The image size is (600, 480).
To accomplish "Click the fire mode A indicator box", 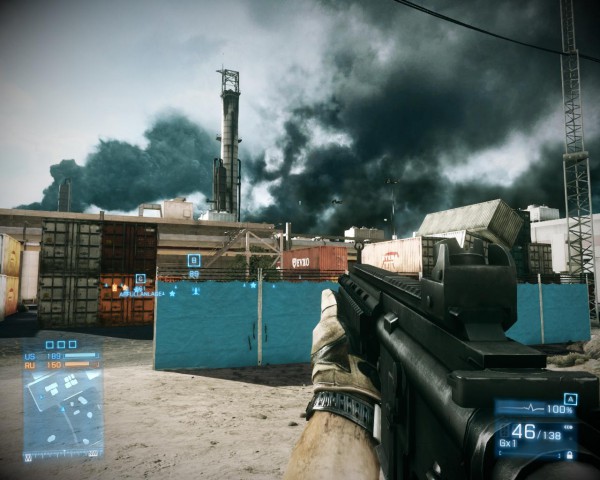I will point(570,399).
